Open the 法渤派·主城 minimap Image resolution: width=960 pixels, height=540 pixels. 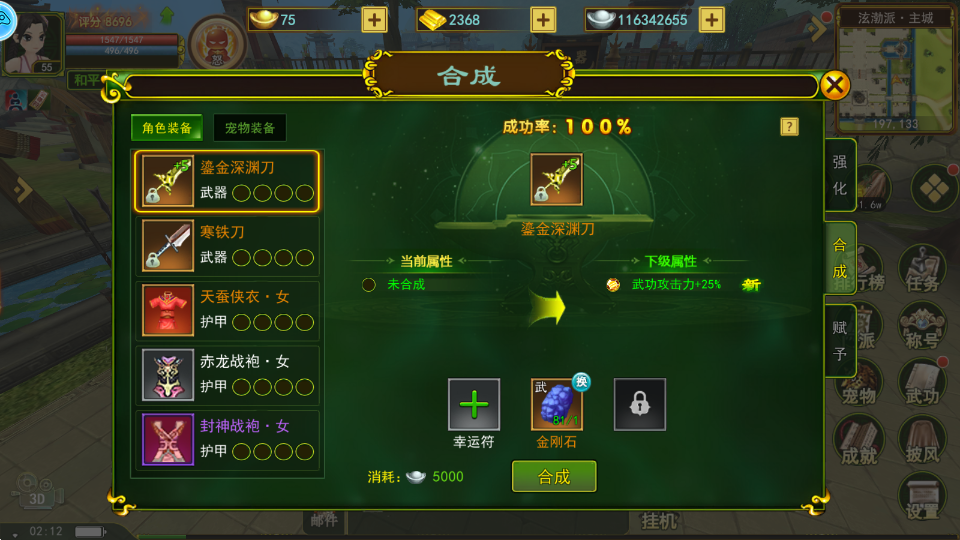[894, 72]
